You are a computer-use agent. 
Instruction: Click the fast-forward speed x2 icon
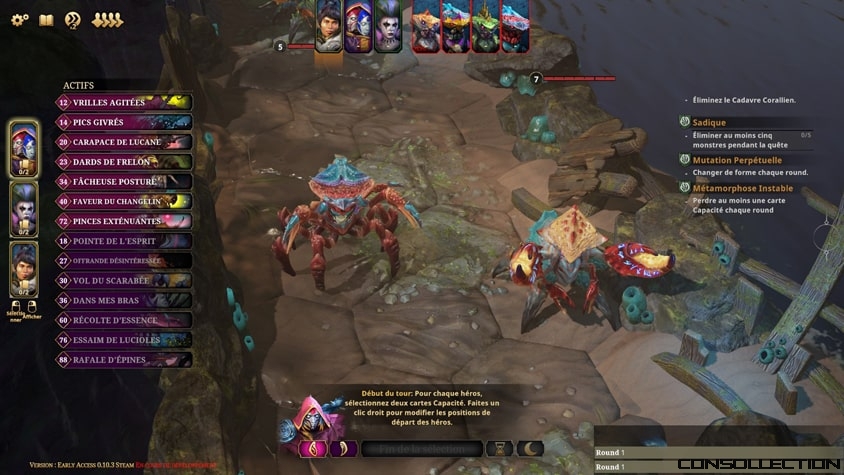pos(73,20)
